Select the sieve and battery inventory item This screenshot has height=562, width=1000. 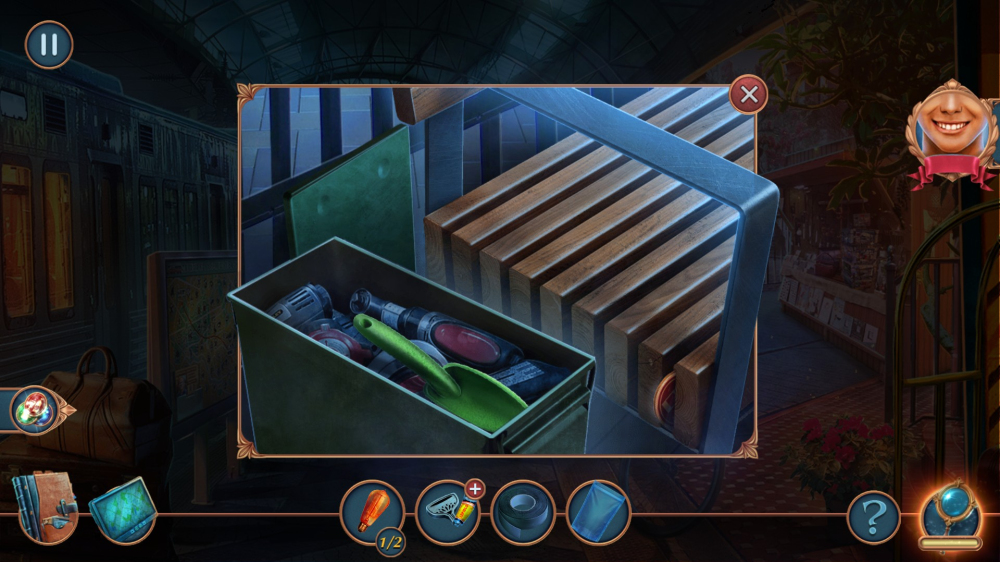(x=447, y=513)
